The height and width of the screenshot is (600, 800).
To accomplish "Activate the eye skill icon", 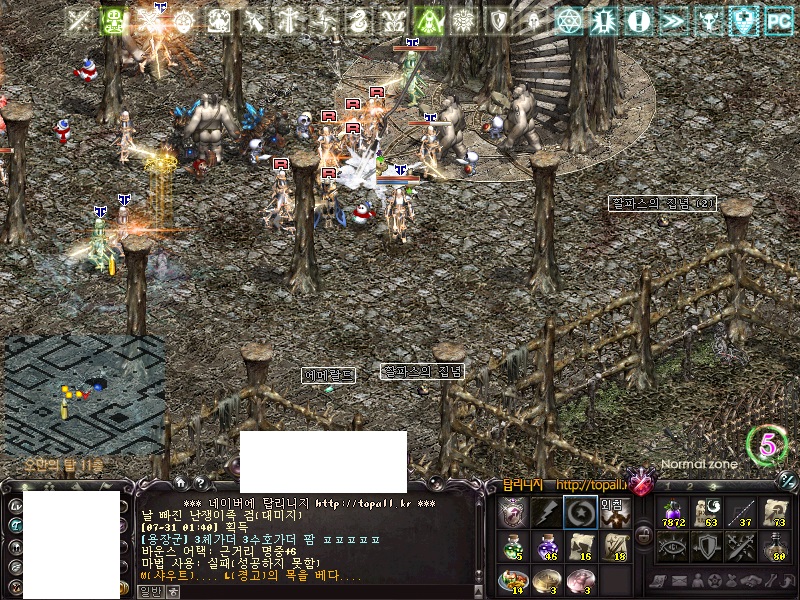I will click(672, 546).
